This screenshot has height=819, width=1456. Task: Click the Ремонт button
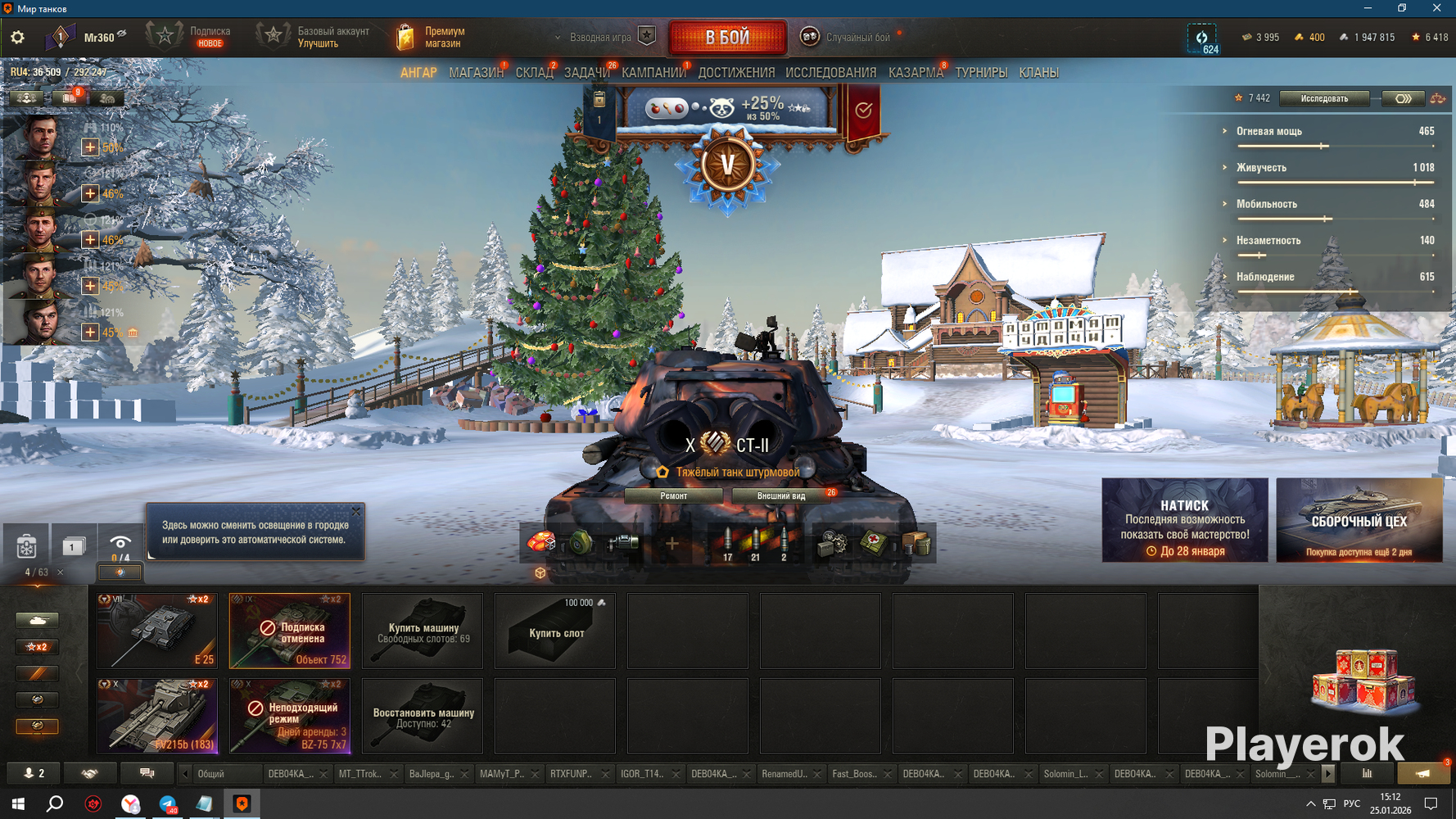pyautogui.click(x=673, y=495)
